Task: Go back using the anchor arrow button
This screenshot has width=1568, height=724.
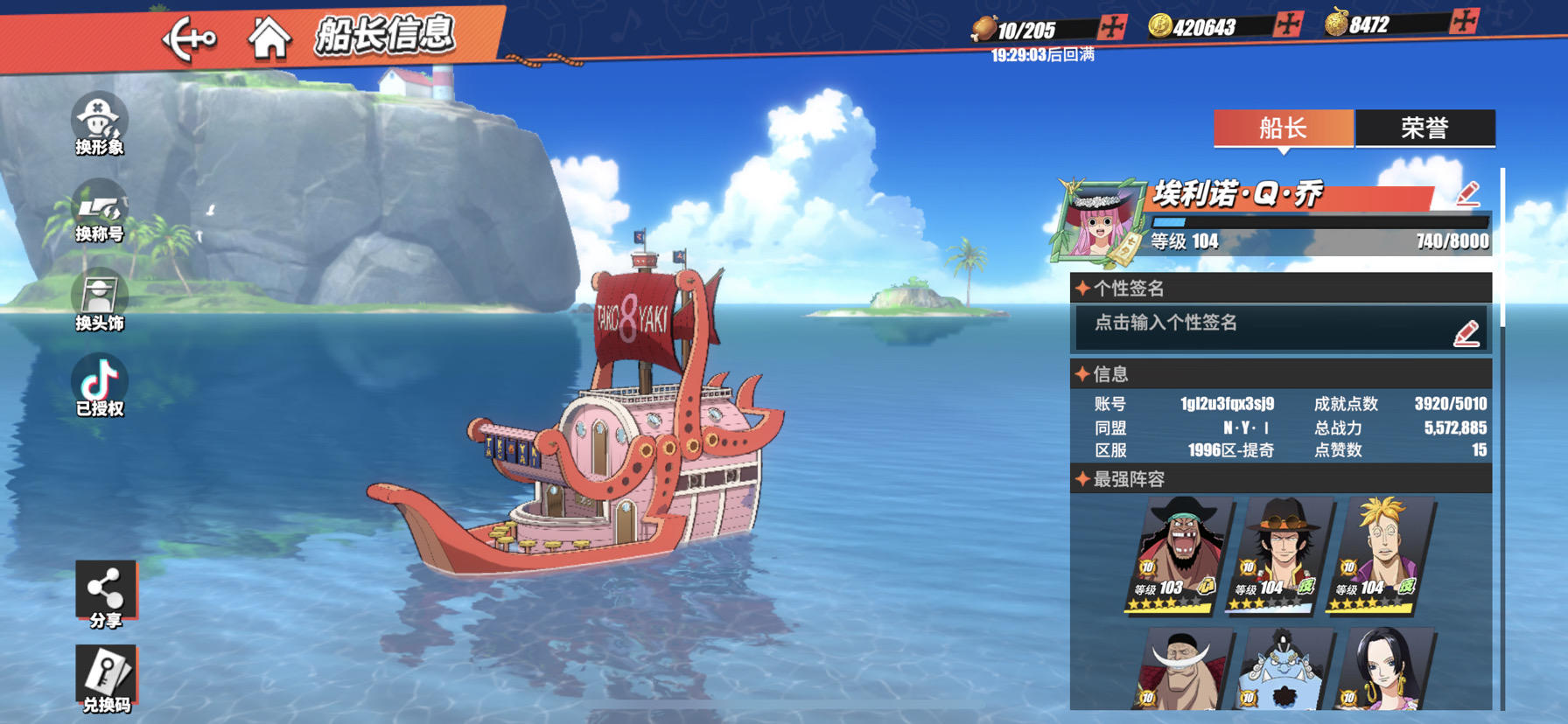Action: pos(189,39)
